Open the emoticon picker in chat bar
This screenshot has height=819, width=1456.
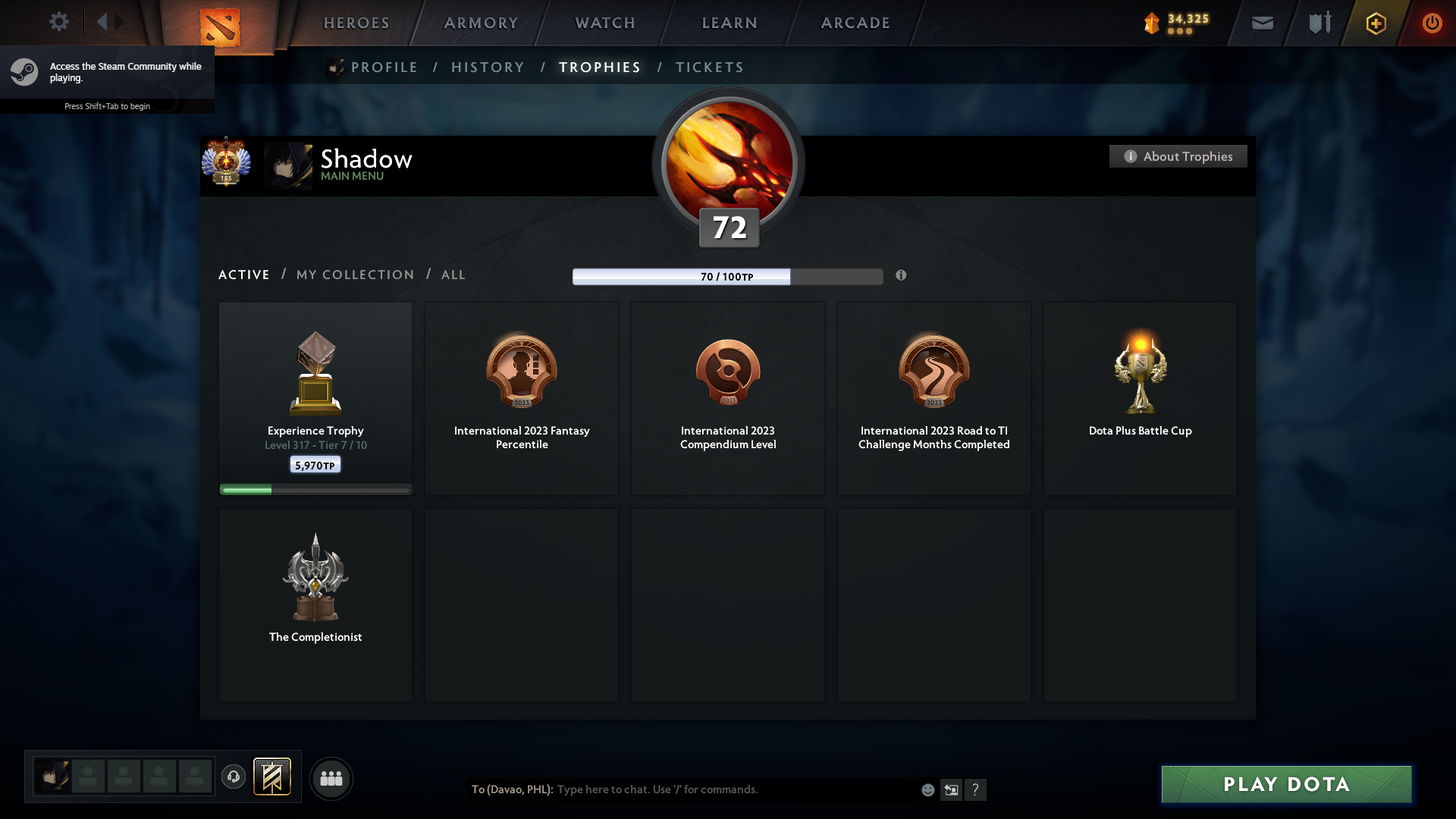coord(927,789)
